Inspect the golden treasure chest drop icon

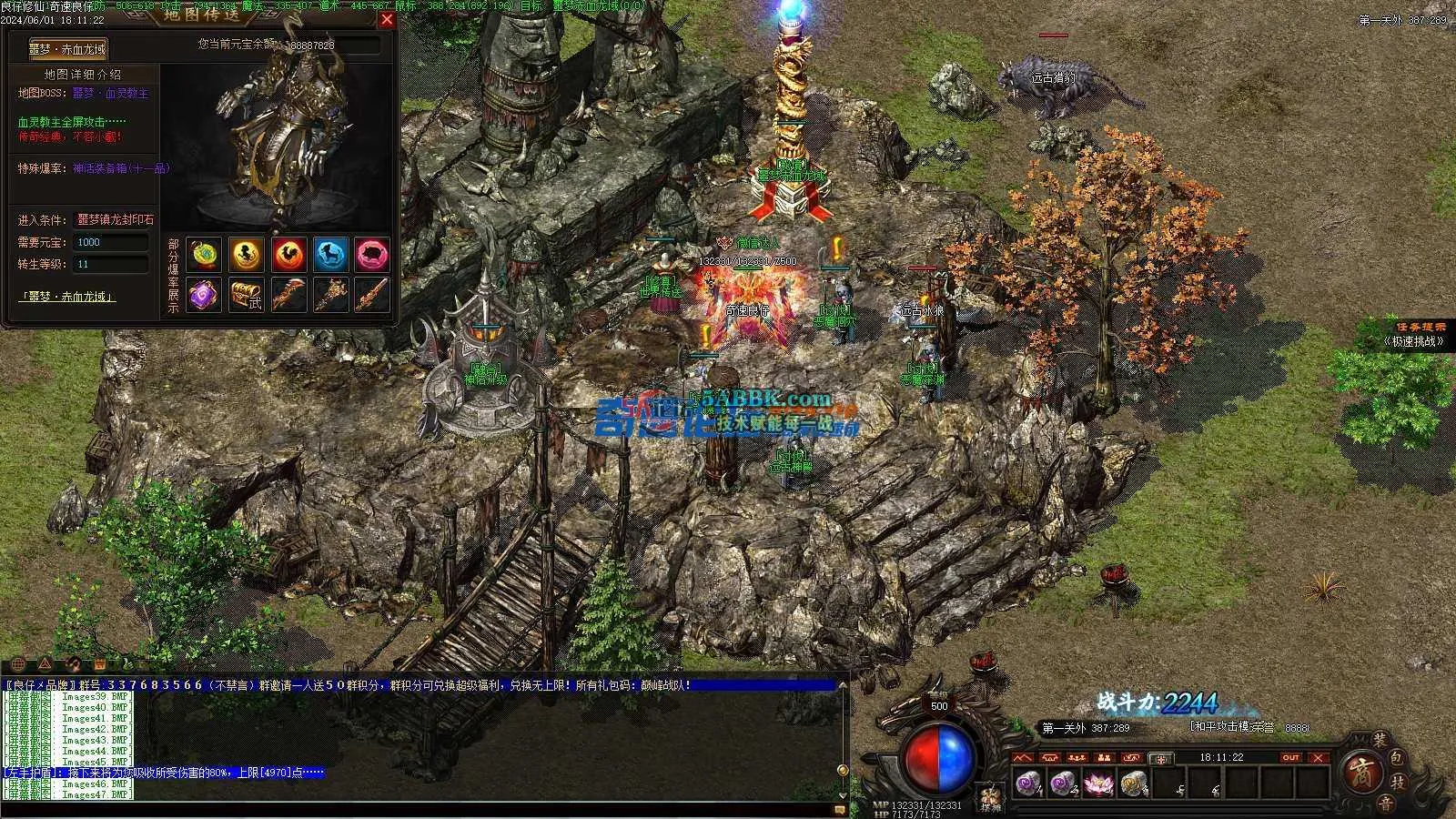246,295
